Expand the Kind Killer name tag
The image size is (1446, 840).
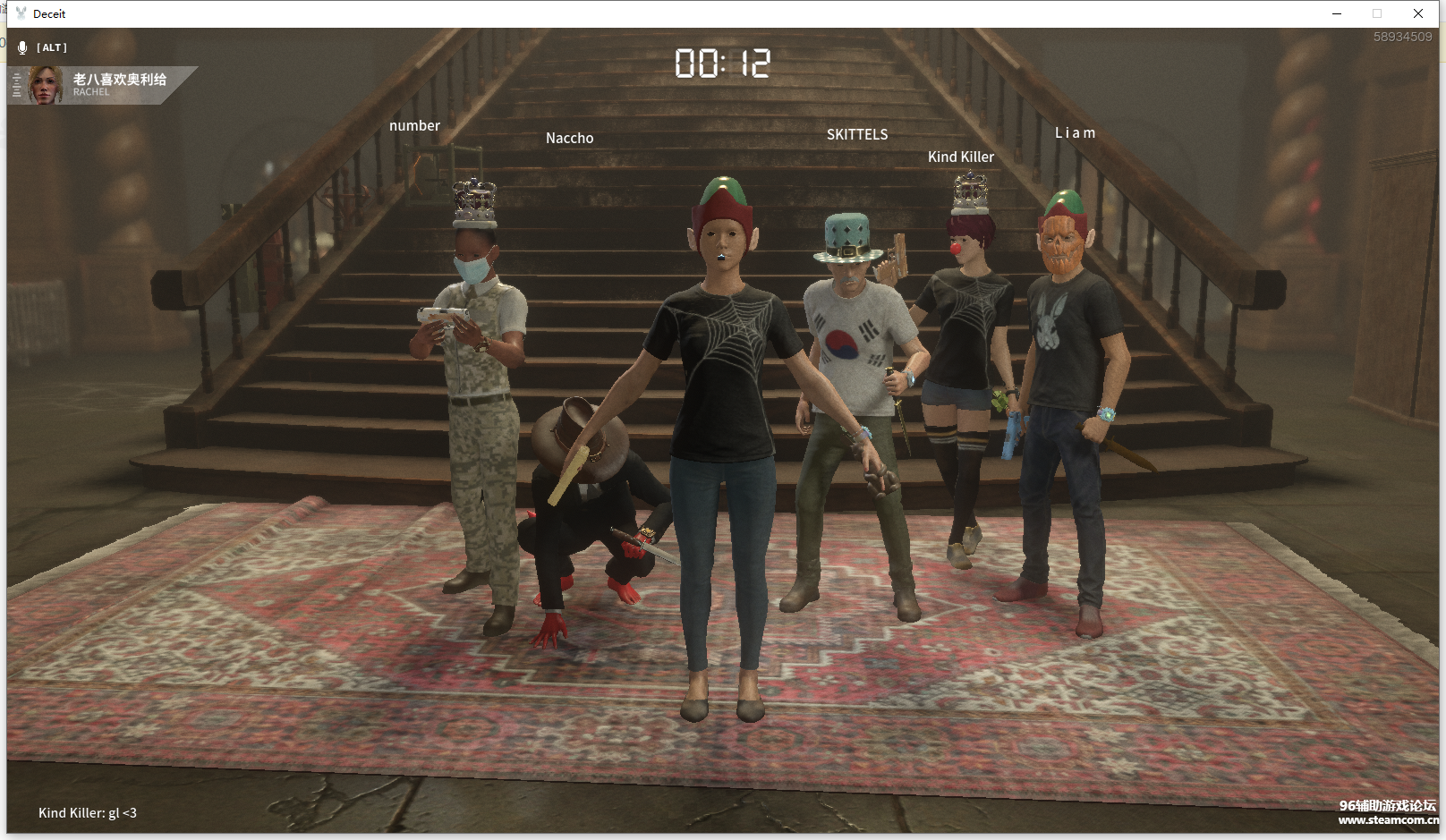961,157
